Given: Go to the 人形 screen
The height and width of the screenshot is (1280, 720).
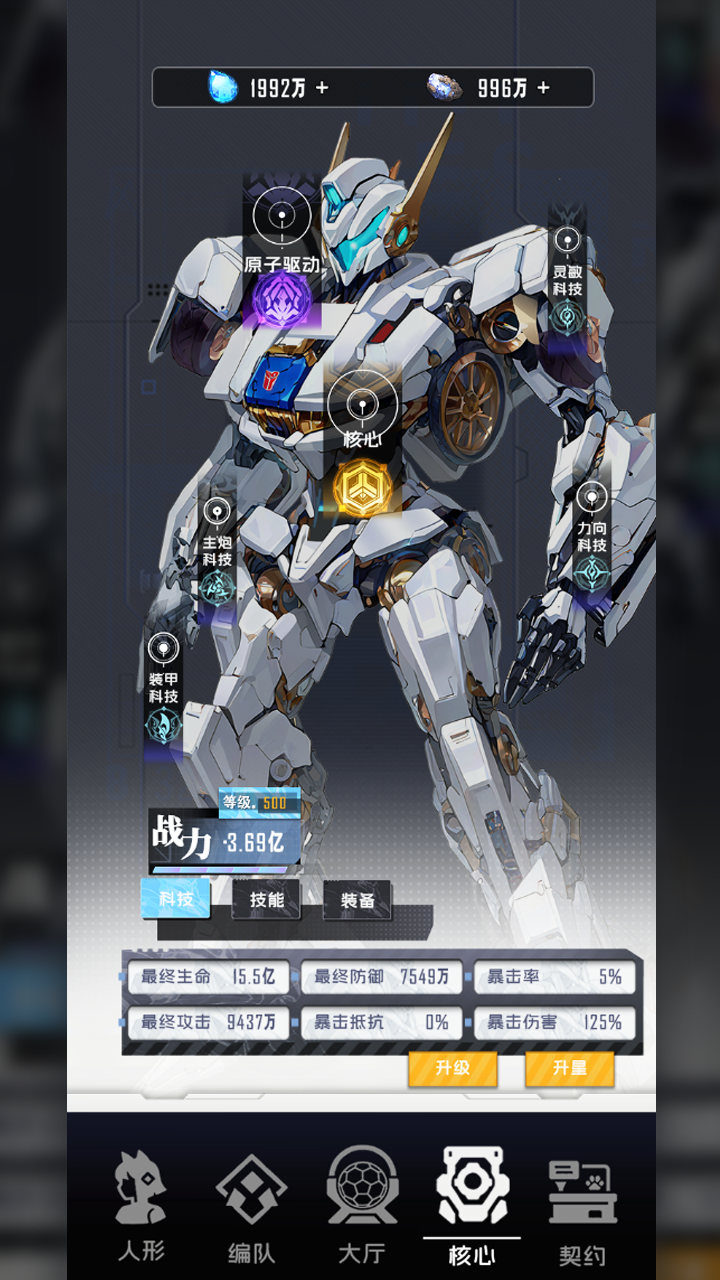Looking at the screenshot, I should point(141,1207).
